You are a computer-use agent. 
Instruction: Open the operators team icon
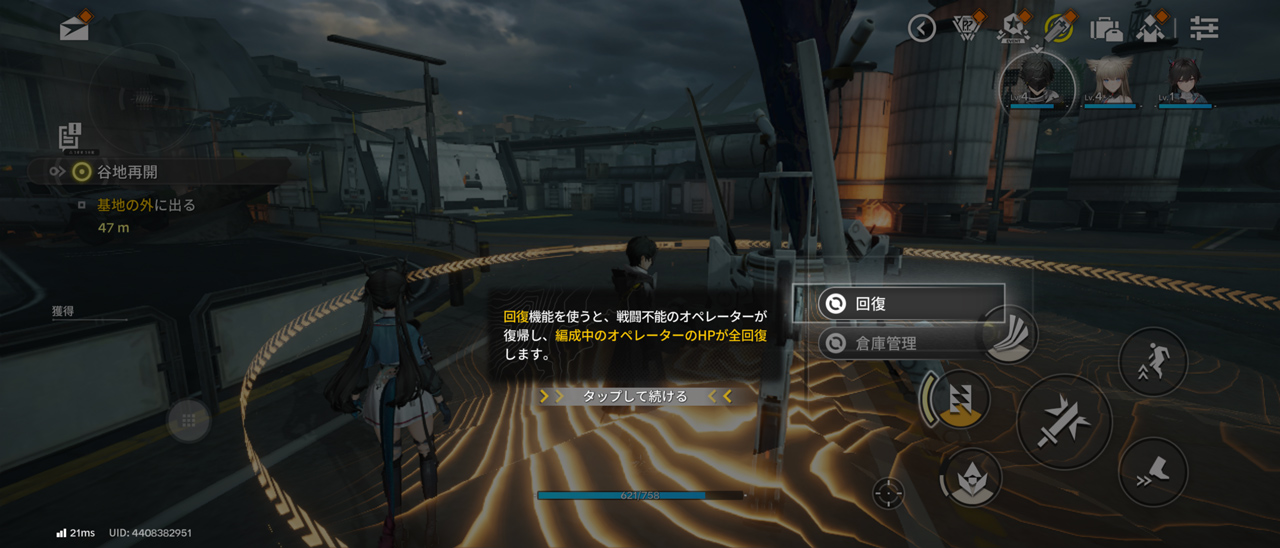point(1152,28)
